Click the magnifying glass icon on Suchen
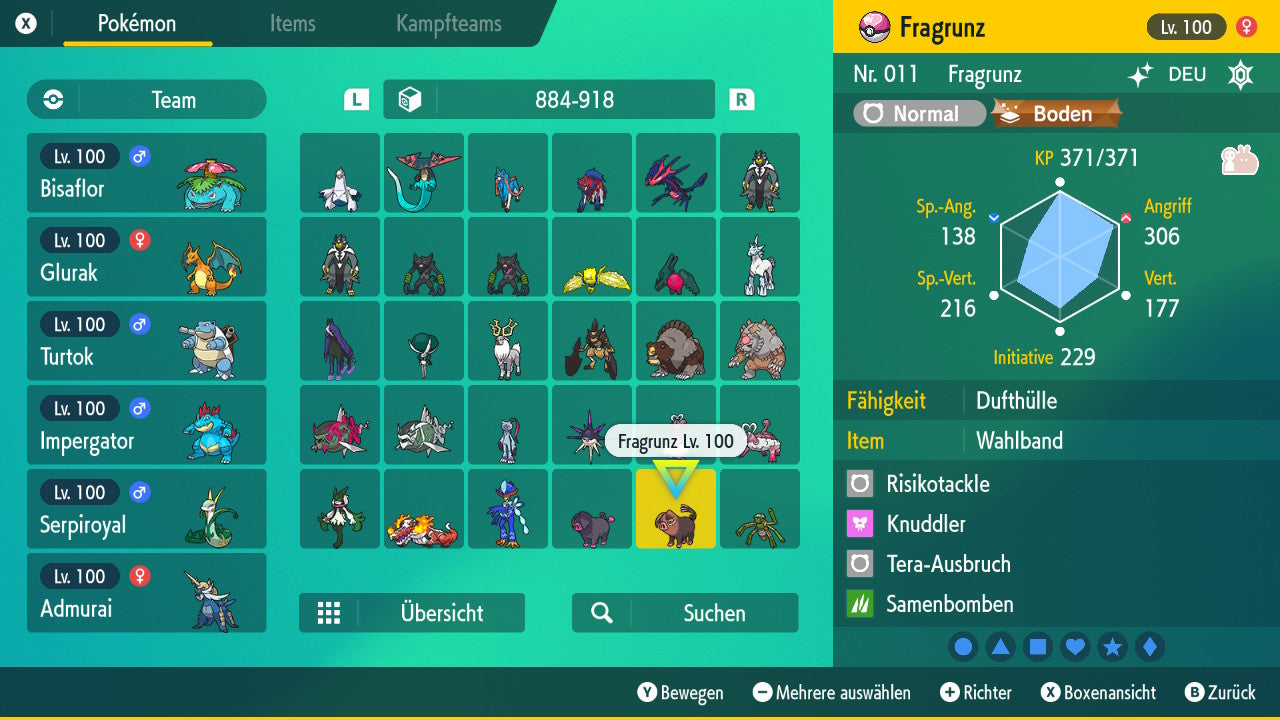The height and width of the screenshot is (720, 1280). click(x=601, y=613)
